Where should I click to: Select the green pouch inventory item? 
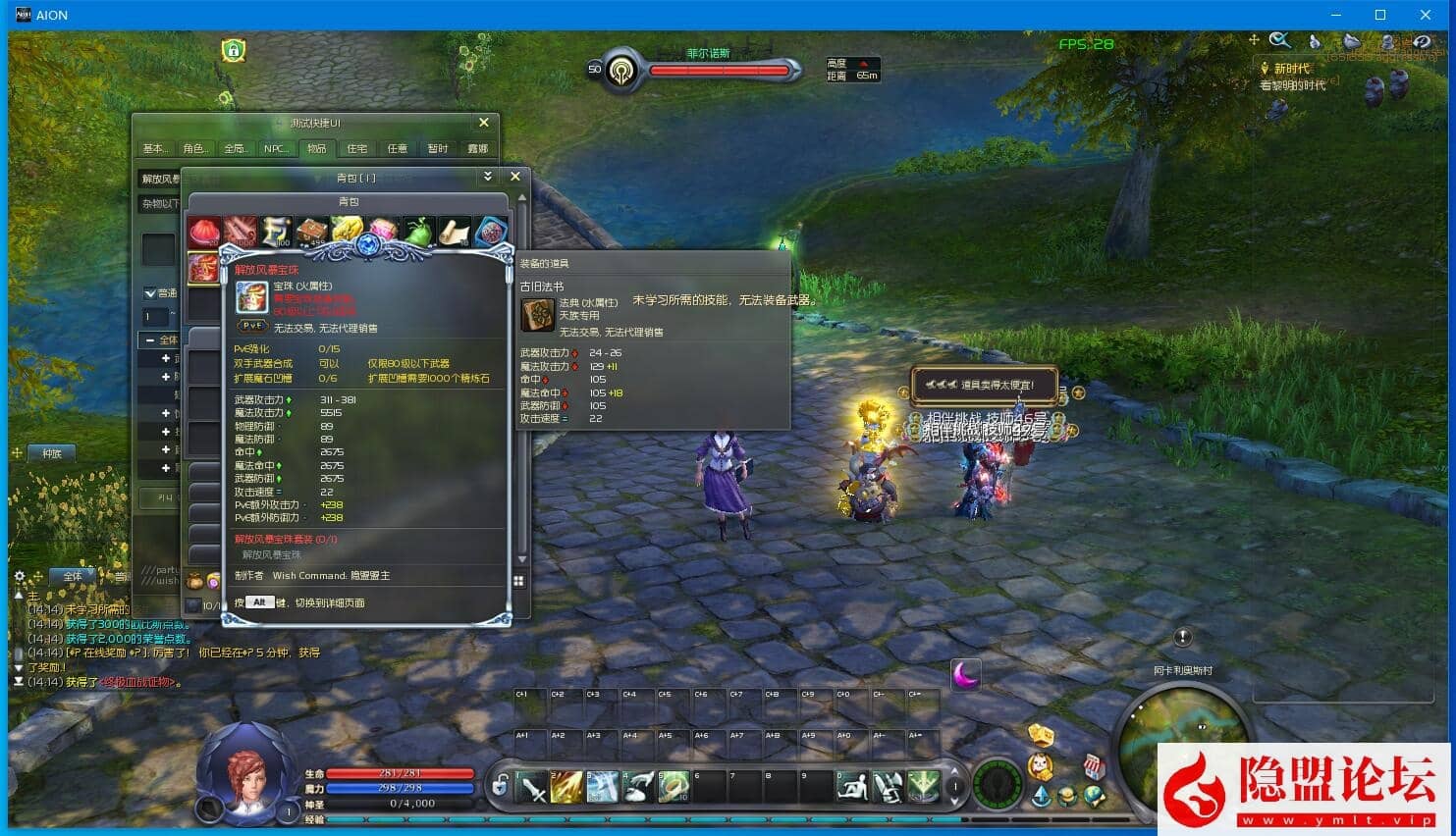point(419,233)
